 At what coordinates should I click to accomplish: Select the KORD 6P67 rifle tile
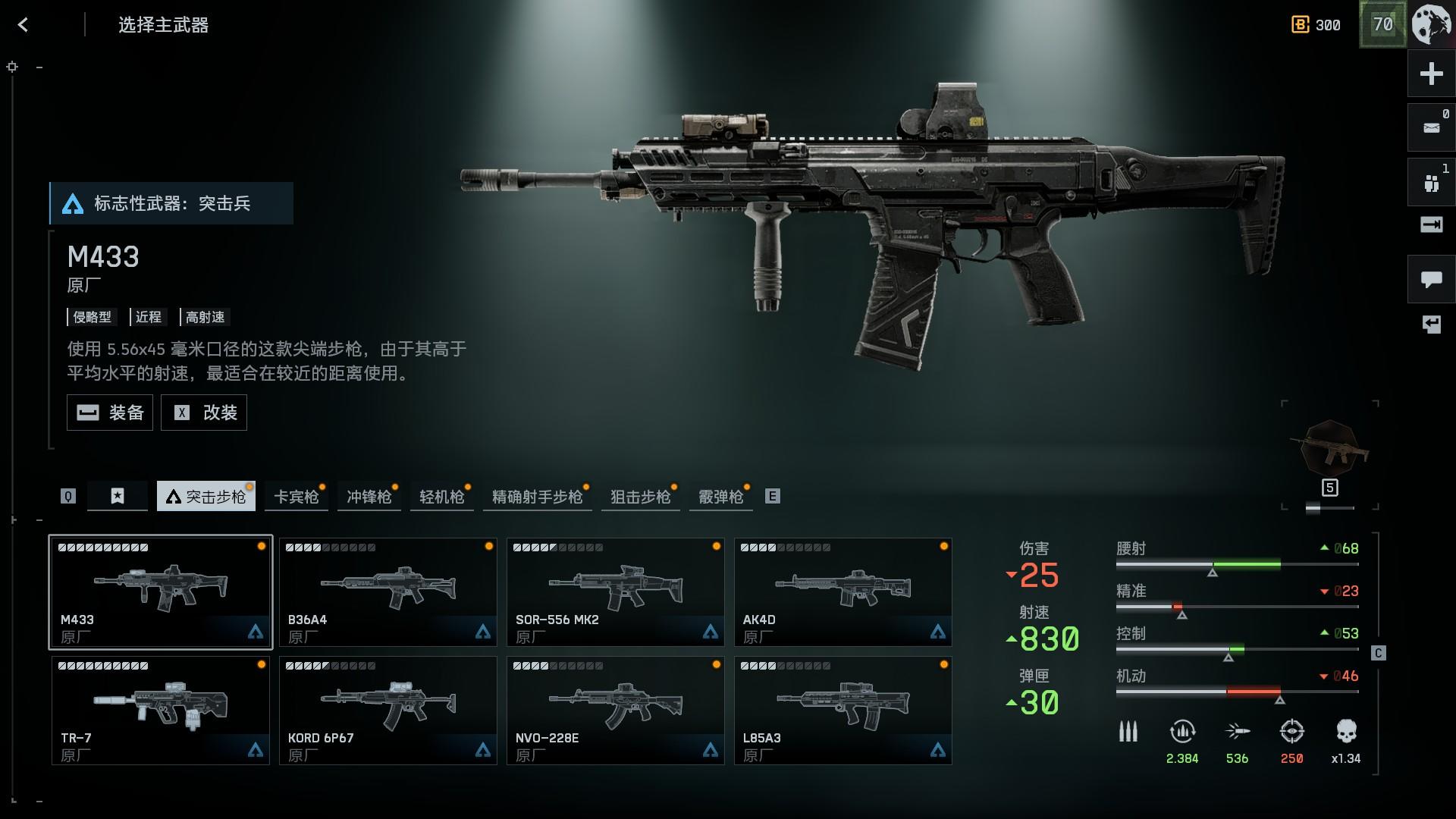[388, 711]
